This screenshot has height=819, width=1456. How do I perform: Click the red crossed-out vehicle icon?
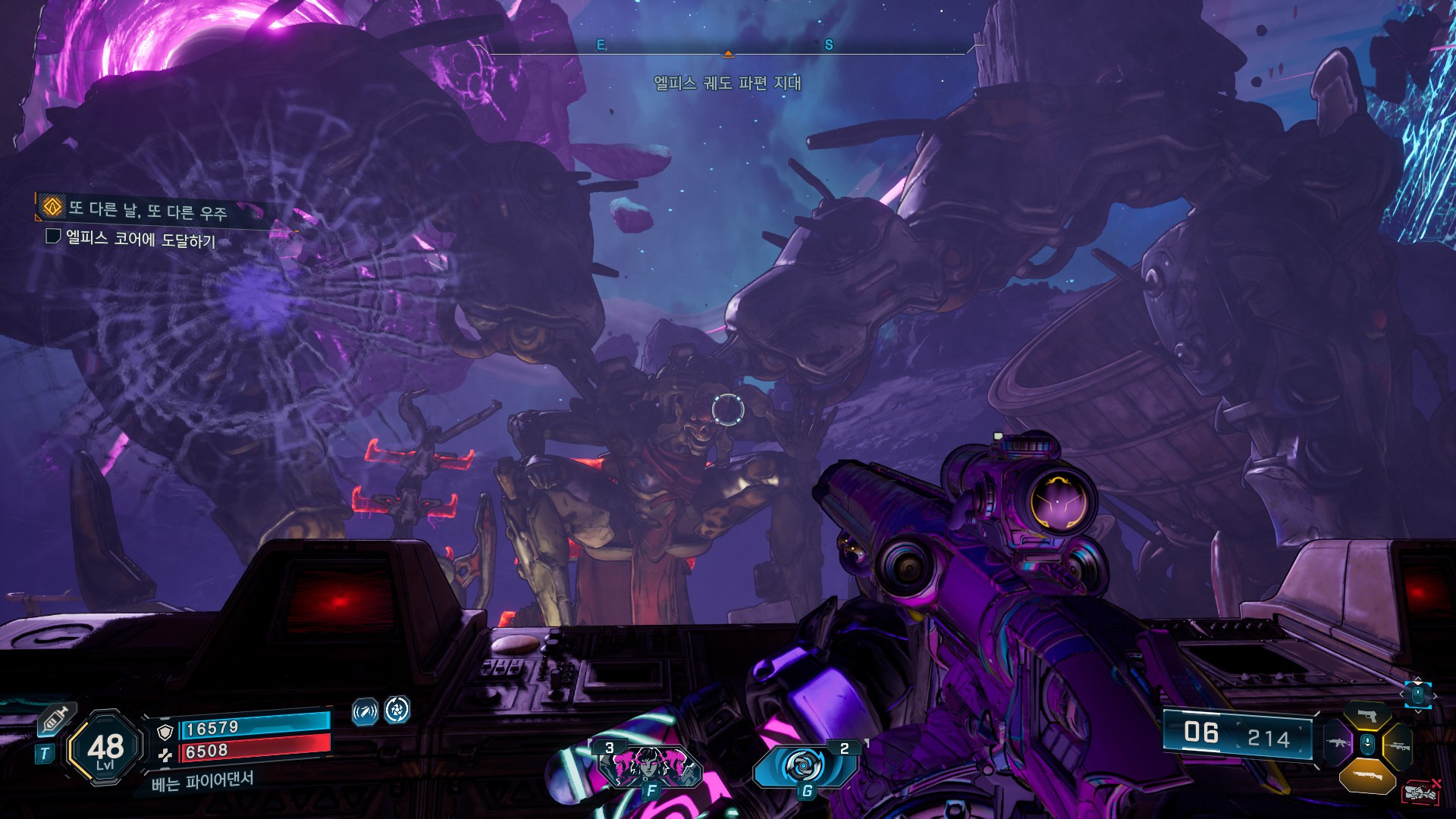coord(1420,792)
